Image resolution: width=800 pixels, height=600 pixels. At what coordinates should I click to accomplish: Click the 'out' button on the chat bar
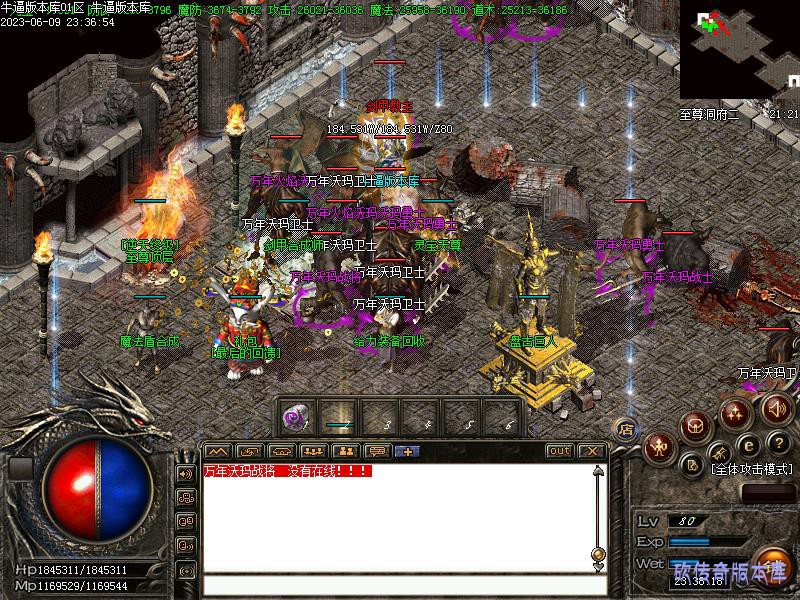(559, 451)
